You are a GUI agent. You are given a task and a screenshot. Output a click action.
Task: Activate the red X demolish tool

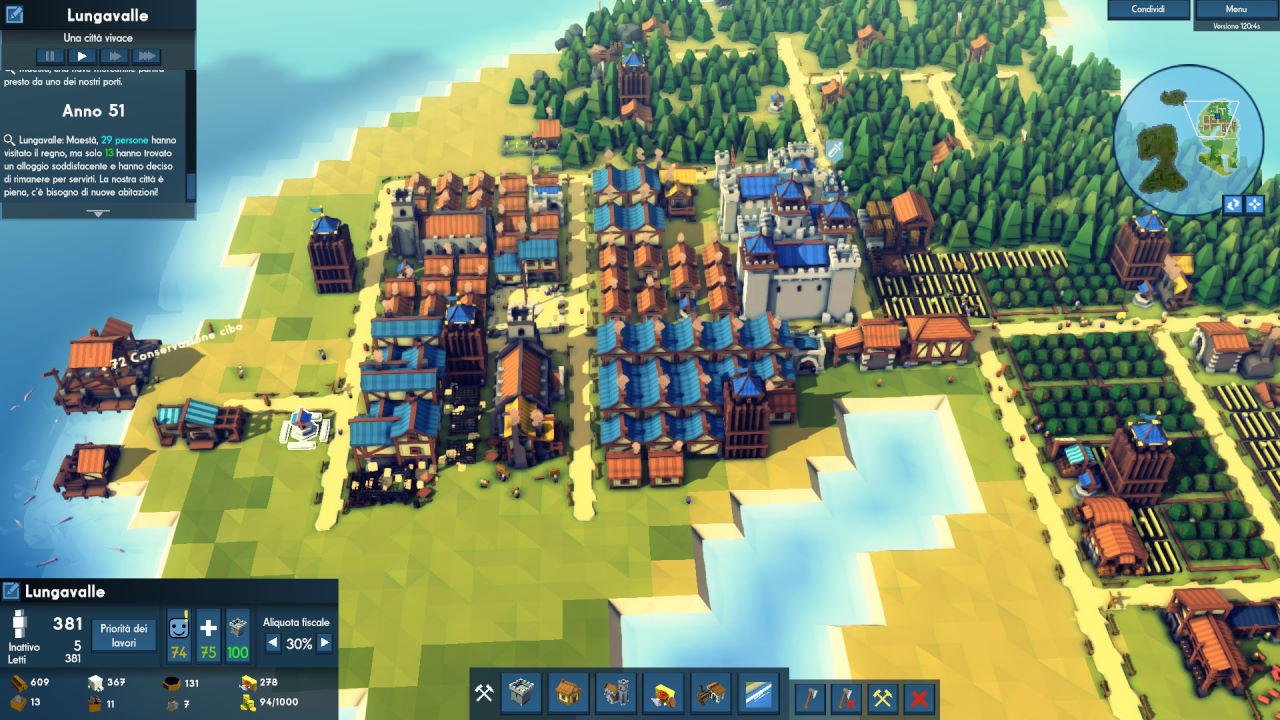click(x=920, y=697)
